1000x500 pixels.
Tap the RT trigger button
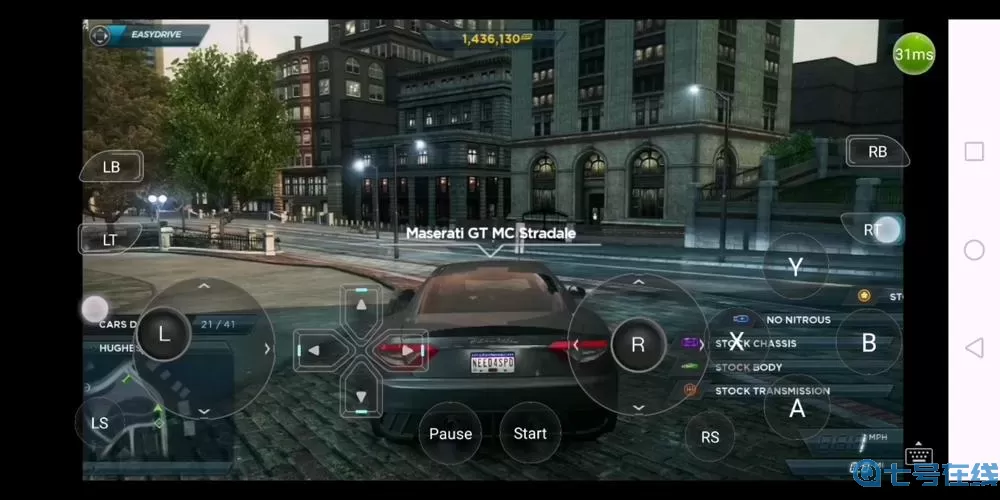tap(873, 230)
